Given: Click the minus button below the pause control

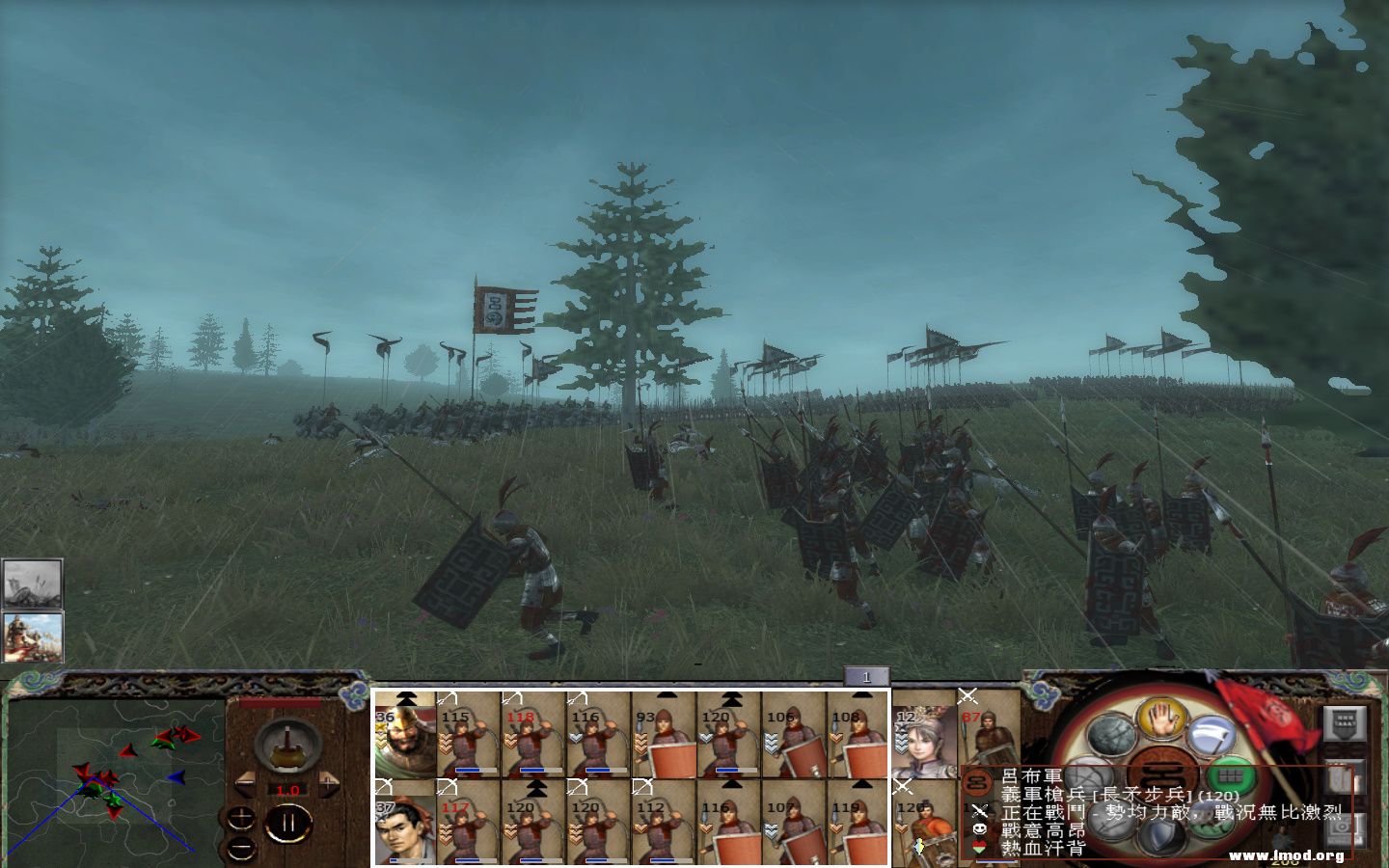Looking at the screenshot, I should (240, 849).
